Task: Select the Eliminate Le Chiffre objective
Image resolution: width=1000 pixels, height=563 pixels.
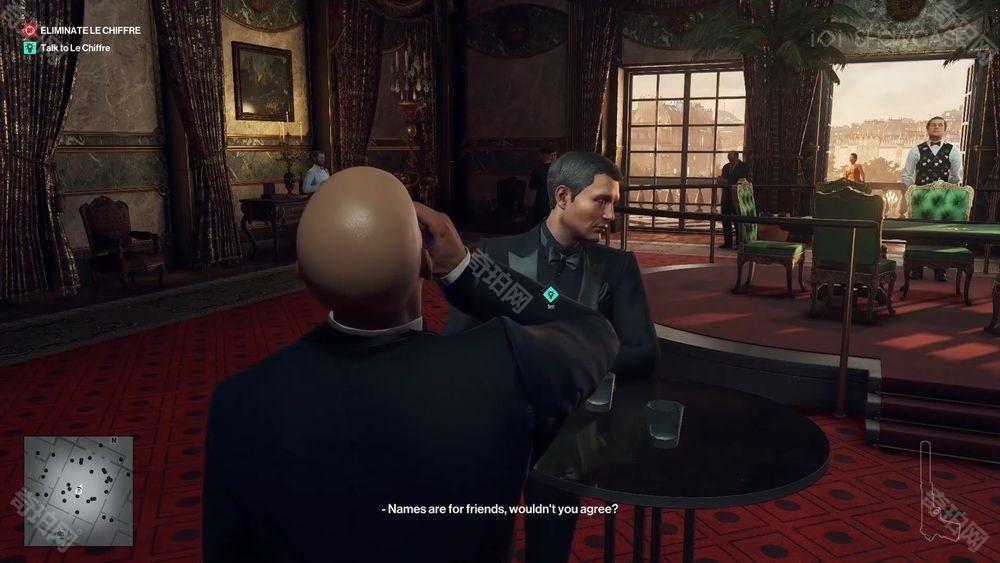Action: pyautogui.click(x=88, y=30)
